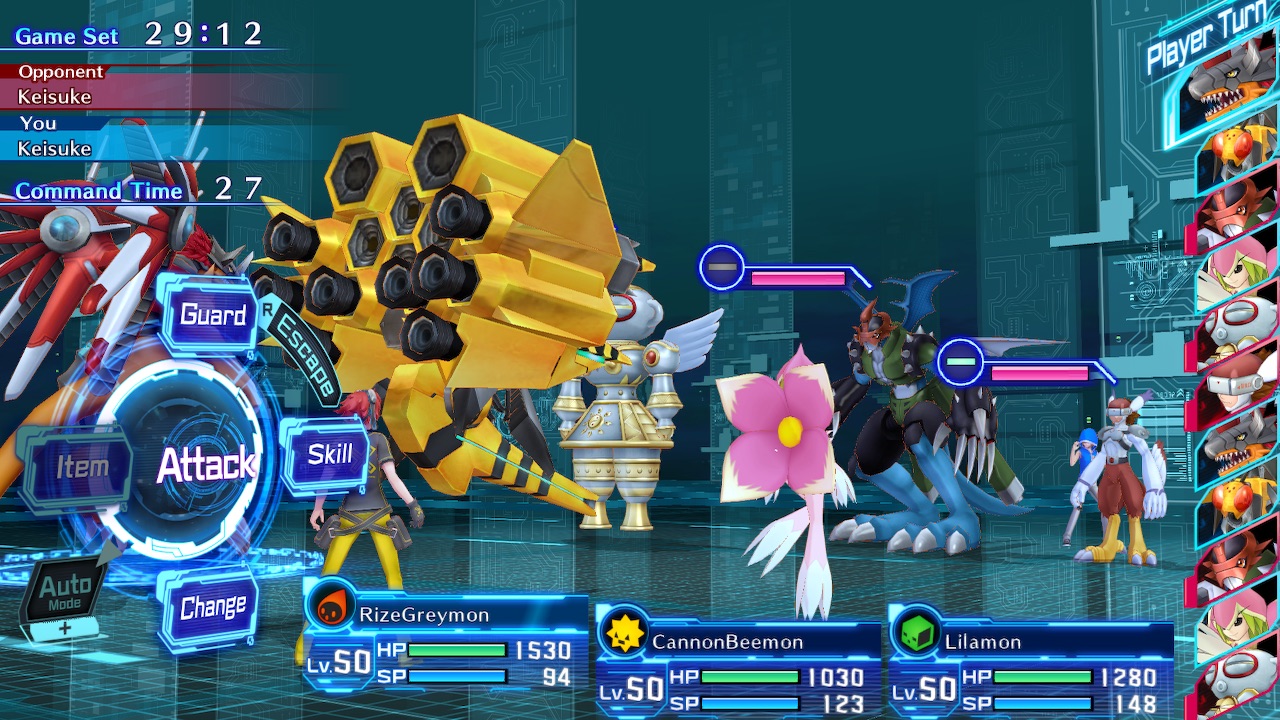Choose the Attack command
The height and width of the screenshot is (720, 1280).
[x=205, y=465]
